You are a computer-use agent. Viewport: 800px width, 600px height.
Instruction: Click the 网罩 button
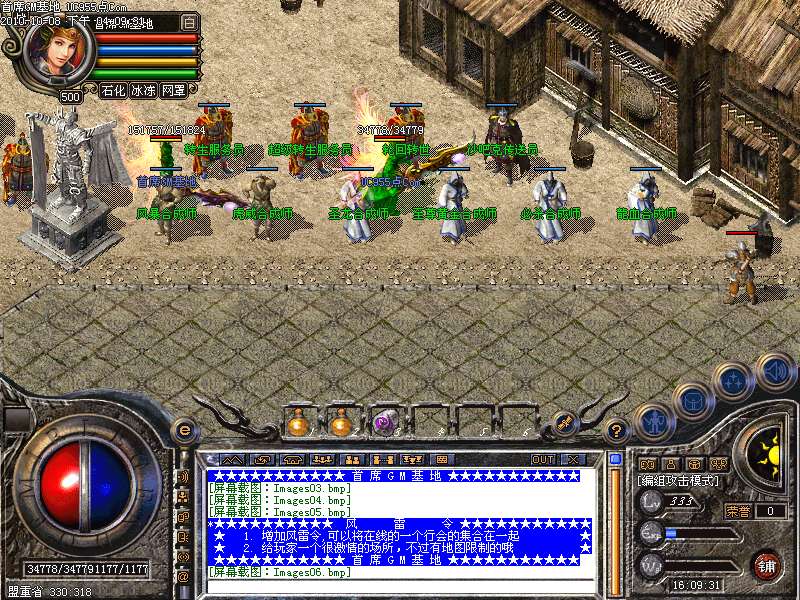click(173, 90)
